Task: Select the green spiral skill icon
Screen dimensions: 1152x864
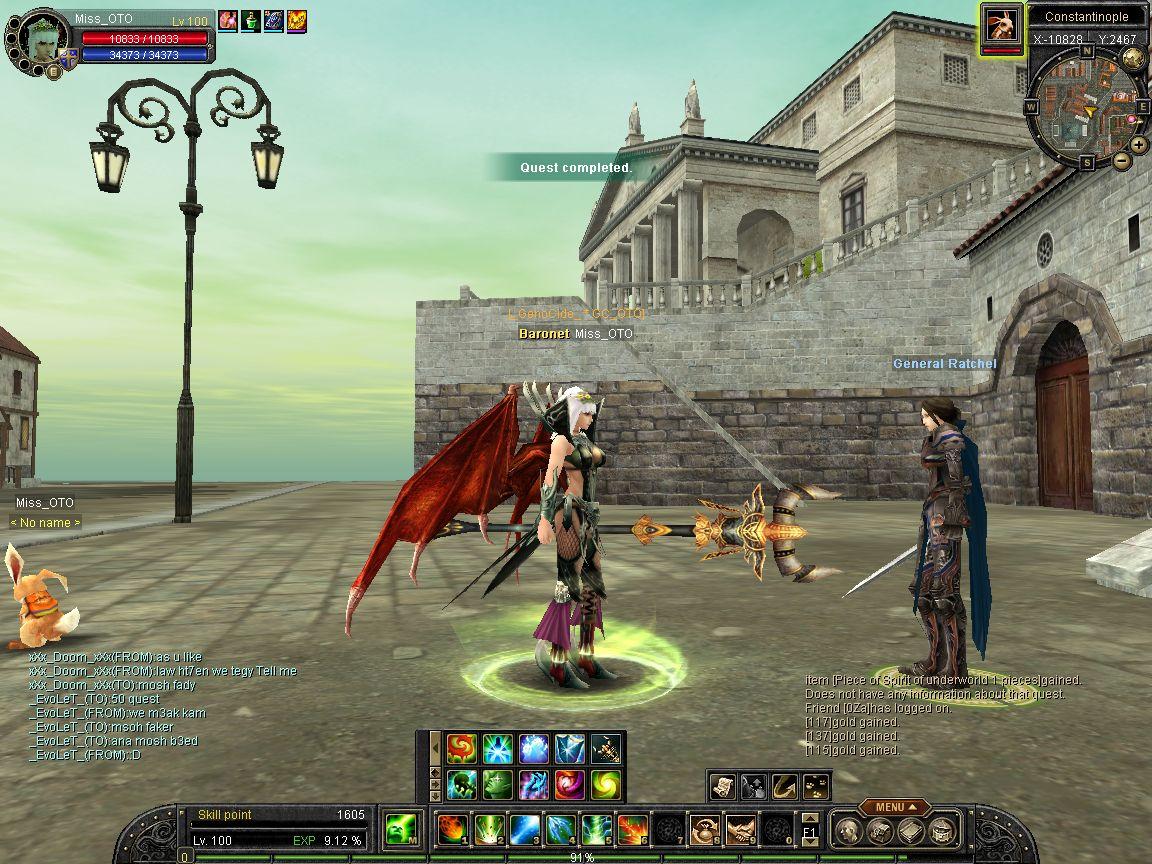Action: click(604, 784)
